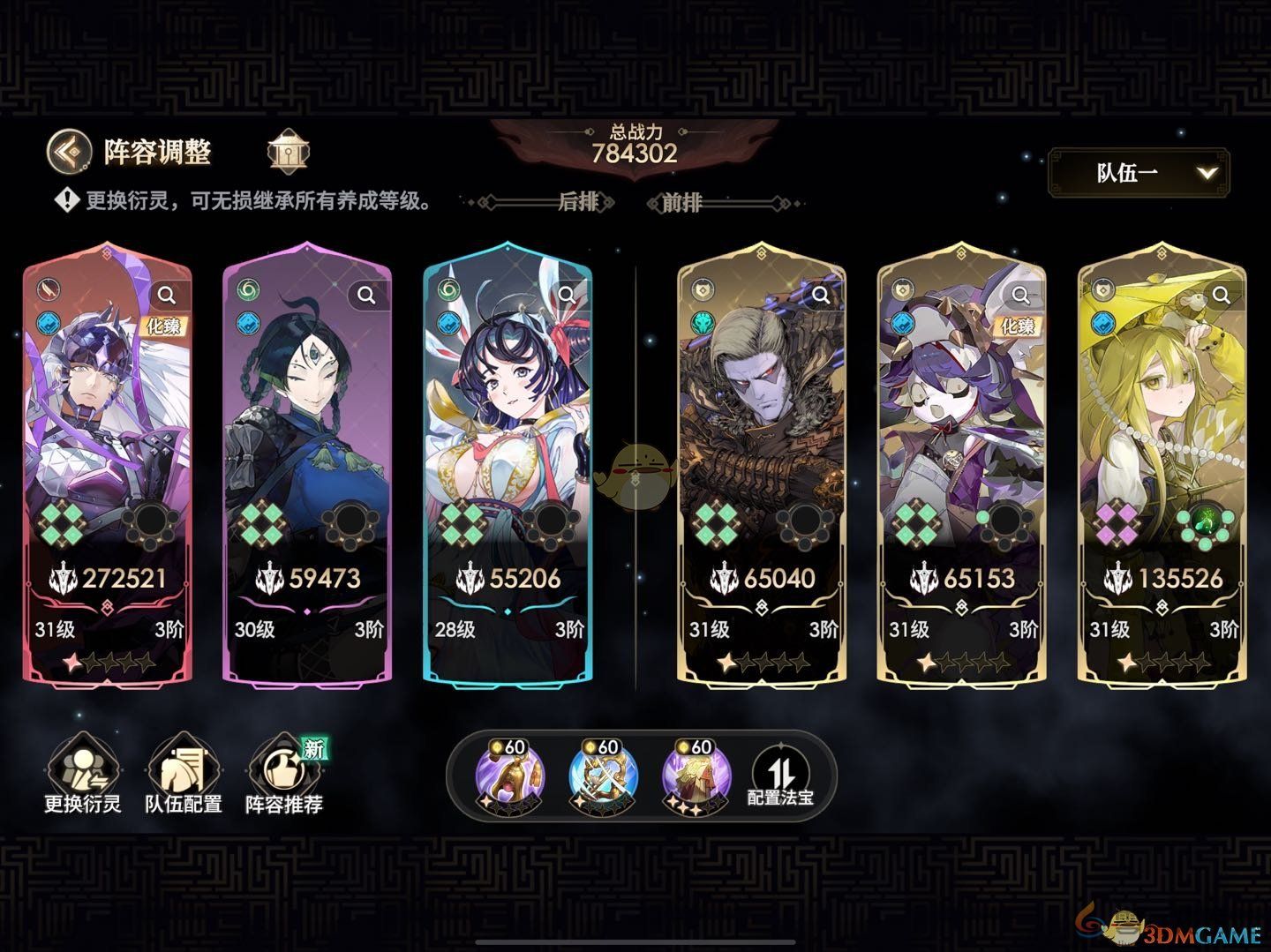This screenshot has width=1271, height=952.
Task: Open 更换衍灵 to swap characters
Action: 83,776
